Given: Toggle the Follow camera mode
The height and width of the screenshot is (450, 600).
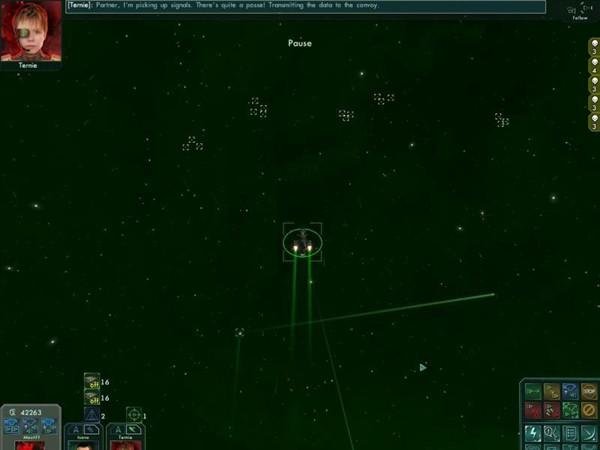Looking at the screenshot, I should [579, 10].
